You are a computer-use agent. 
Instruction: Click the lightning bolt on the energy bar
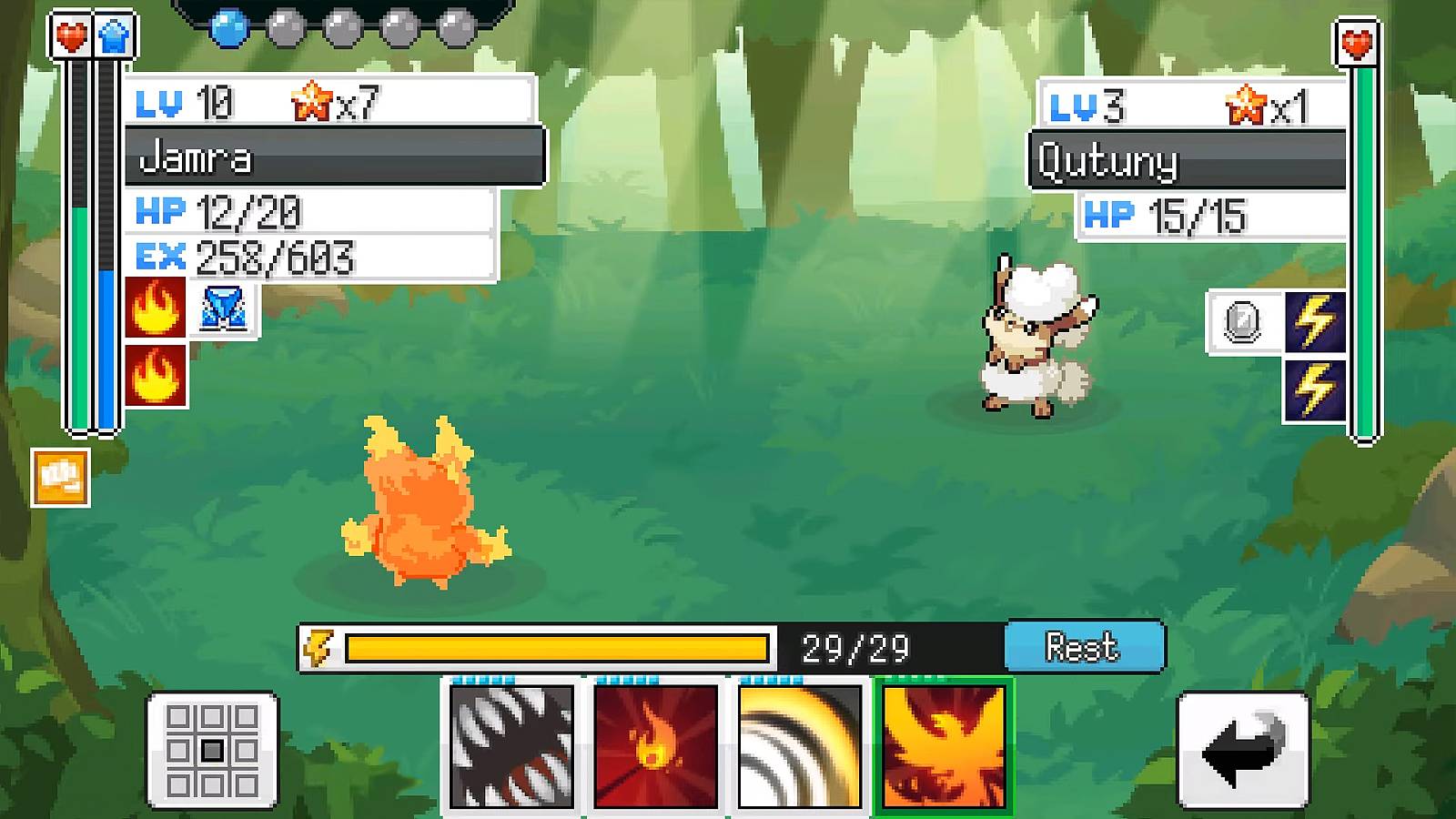(x=321, y=647)
